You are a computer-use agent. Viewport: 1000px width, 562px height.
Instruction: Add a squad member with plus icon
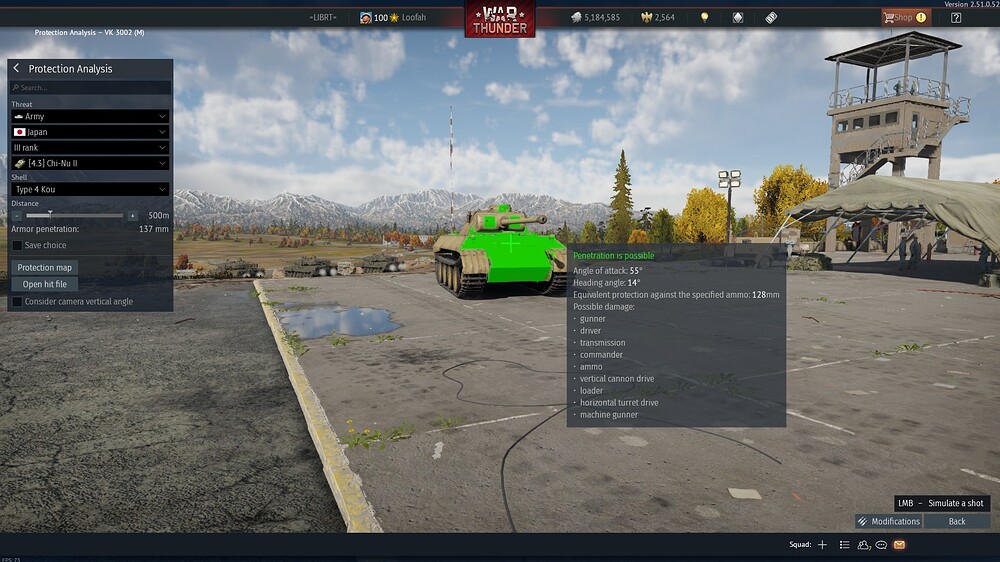822,545
